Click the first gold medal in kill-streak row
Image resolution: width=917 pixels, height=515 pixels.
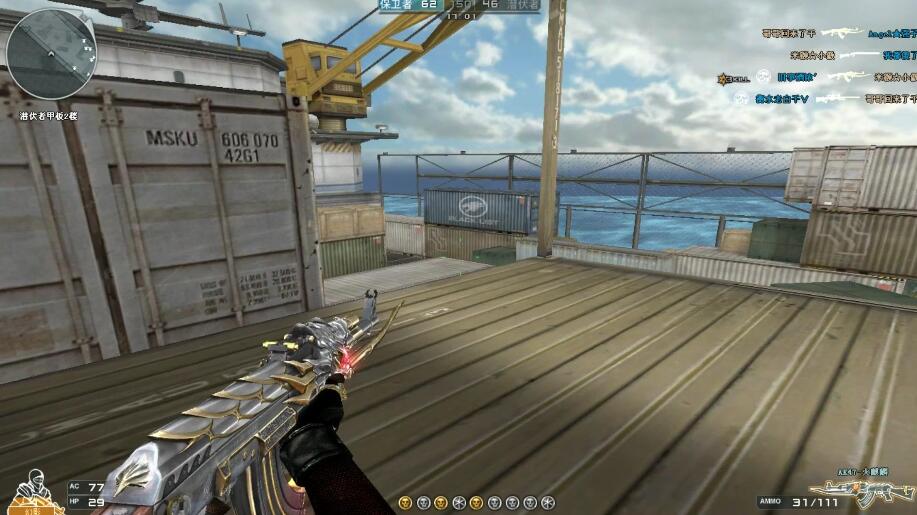click(405, 502)
